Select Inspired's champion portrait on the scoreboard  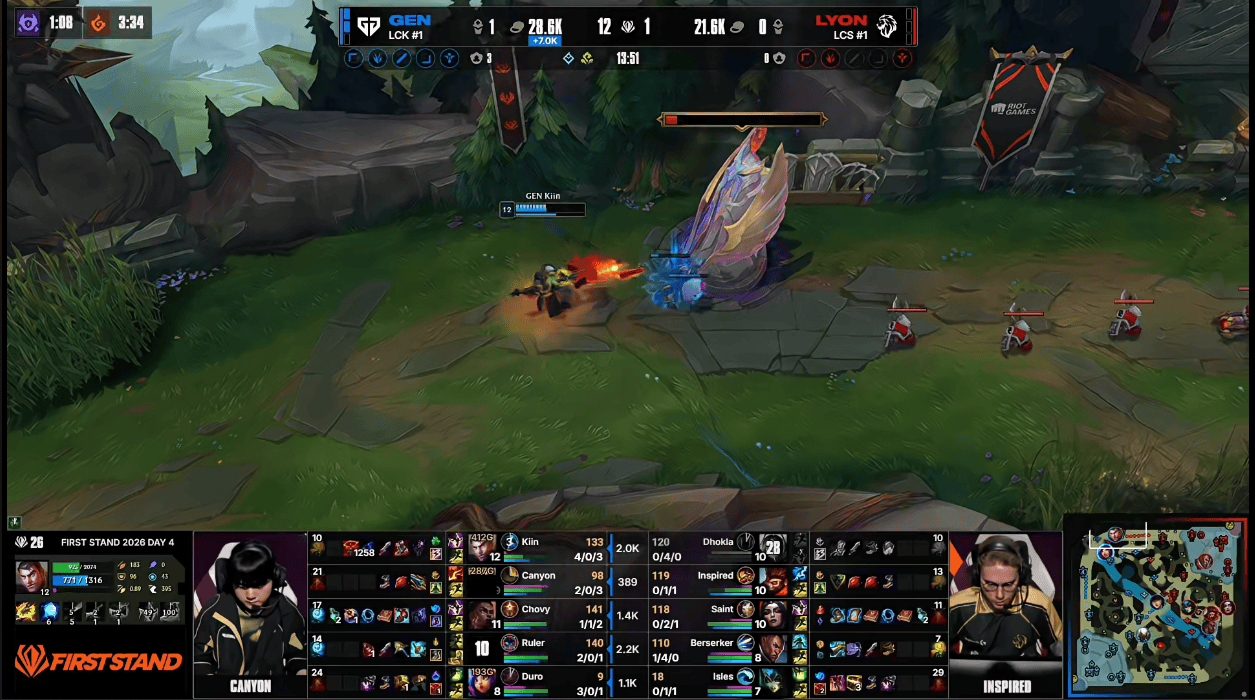745,578
